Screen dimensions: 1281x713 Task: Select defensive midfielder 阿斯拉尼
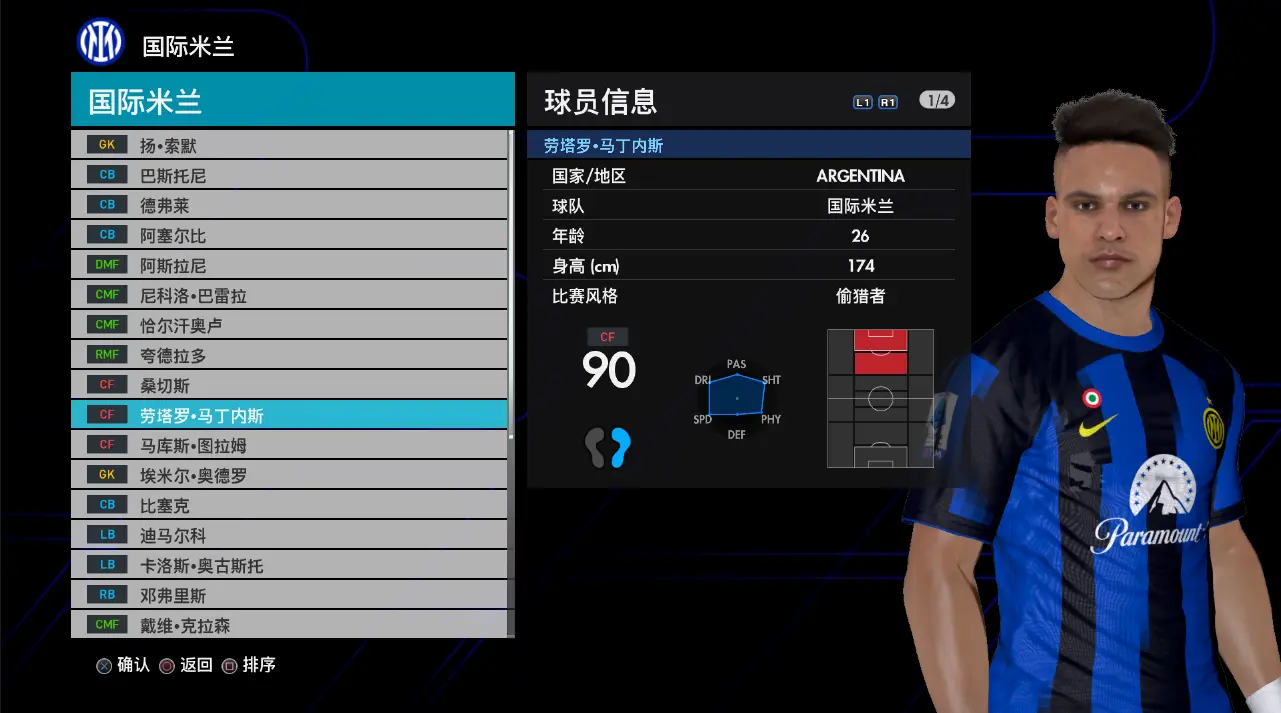289,265
